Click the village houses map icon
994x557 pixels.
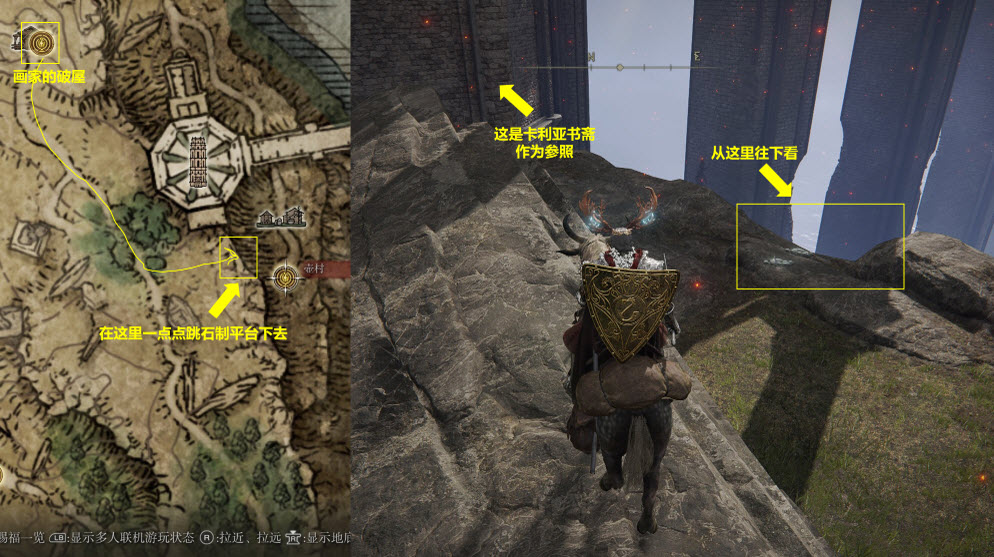click(x=281, y=216)
